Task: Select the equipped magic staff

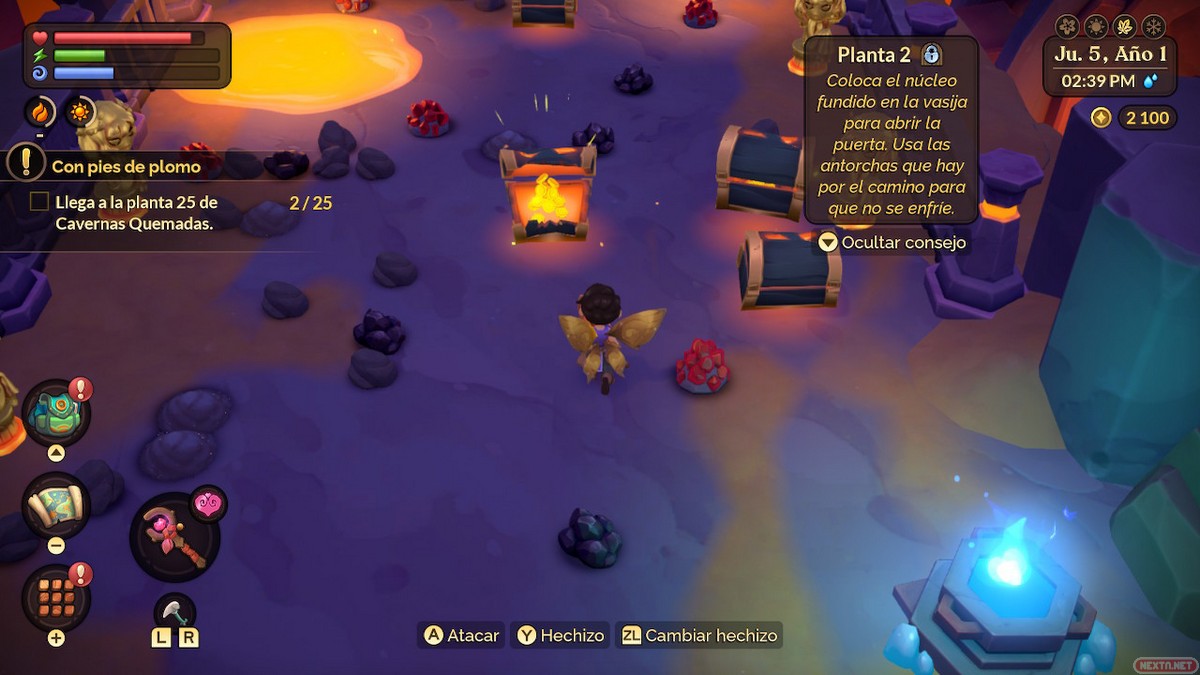Action: pyautogui.click(x=174, y=537)
